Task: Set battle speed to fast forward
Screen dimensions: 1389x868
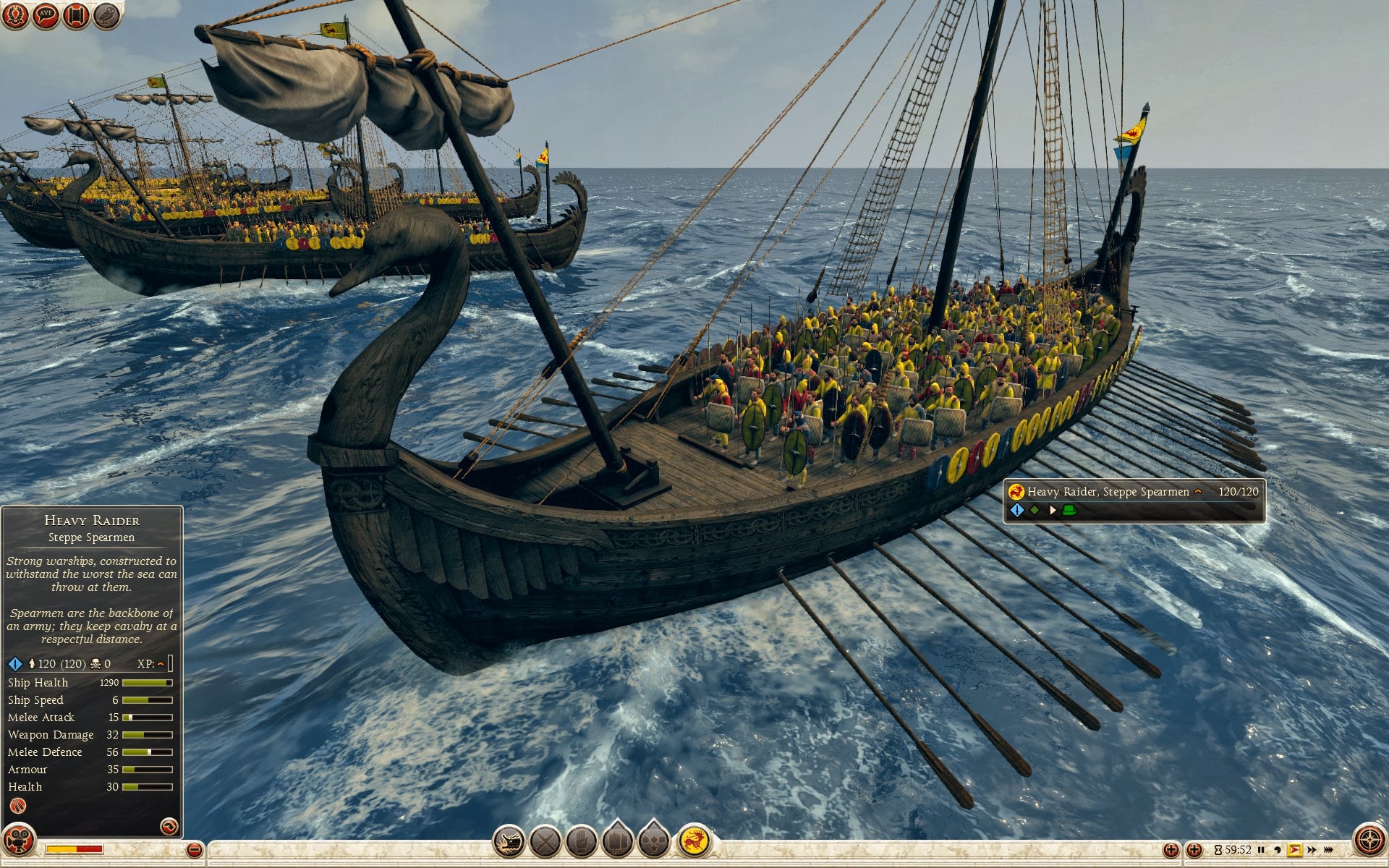Action: tap(1312, 850)
